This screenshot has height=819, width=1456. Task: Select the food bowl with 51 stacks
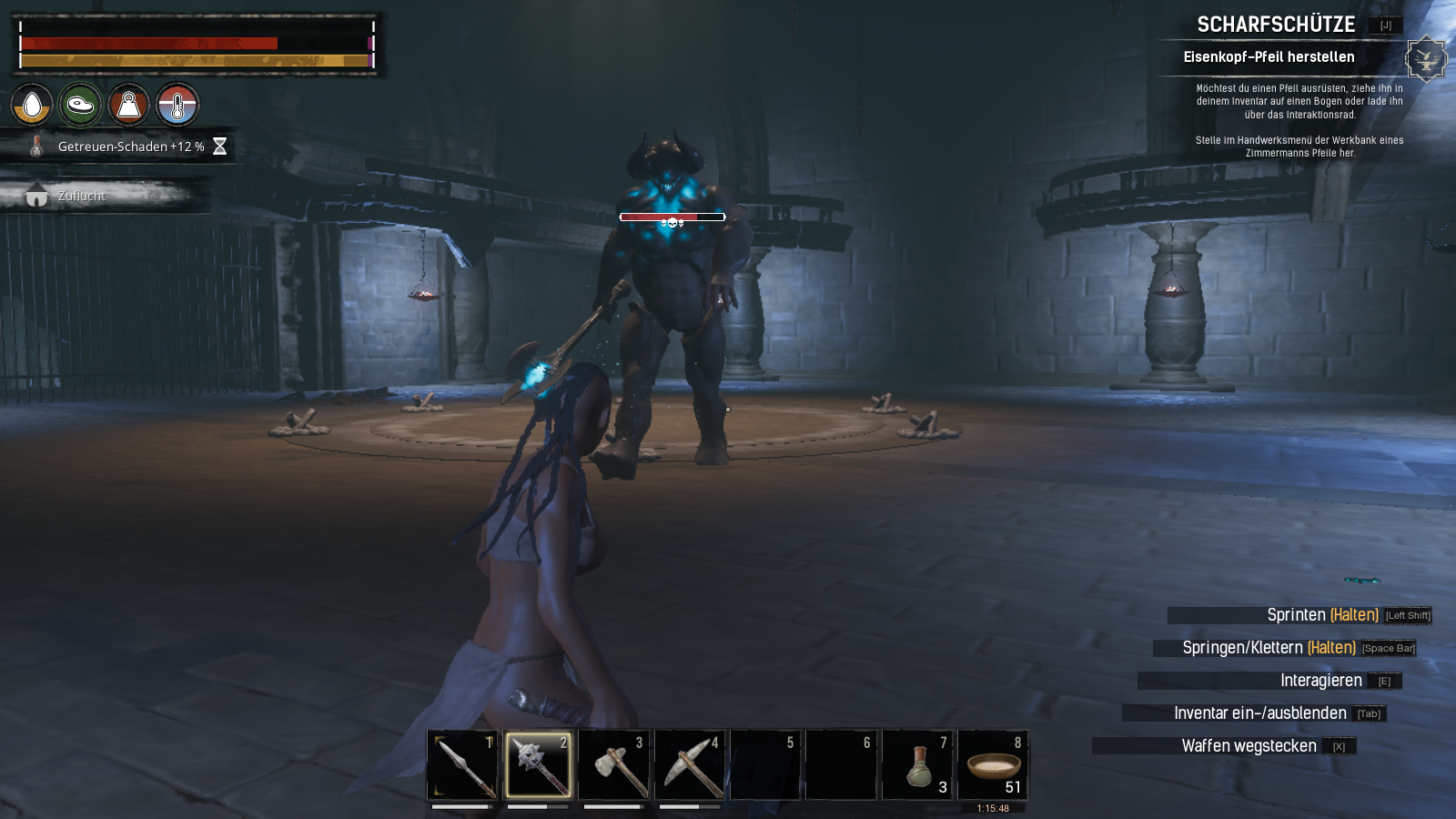993,764
